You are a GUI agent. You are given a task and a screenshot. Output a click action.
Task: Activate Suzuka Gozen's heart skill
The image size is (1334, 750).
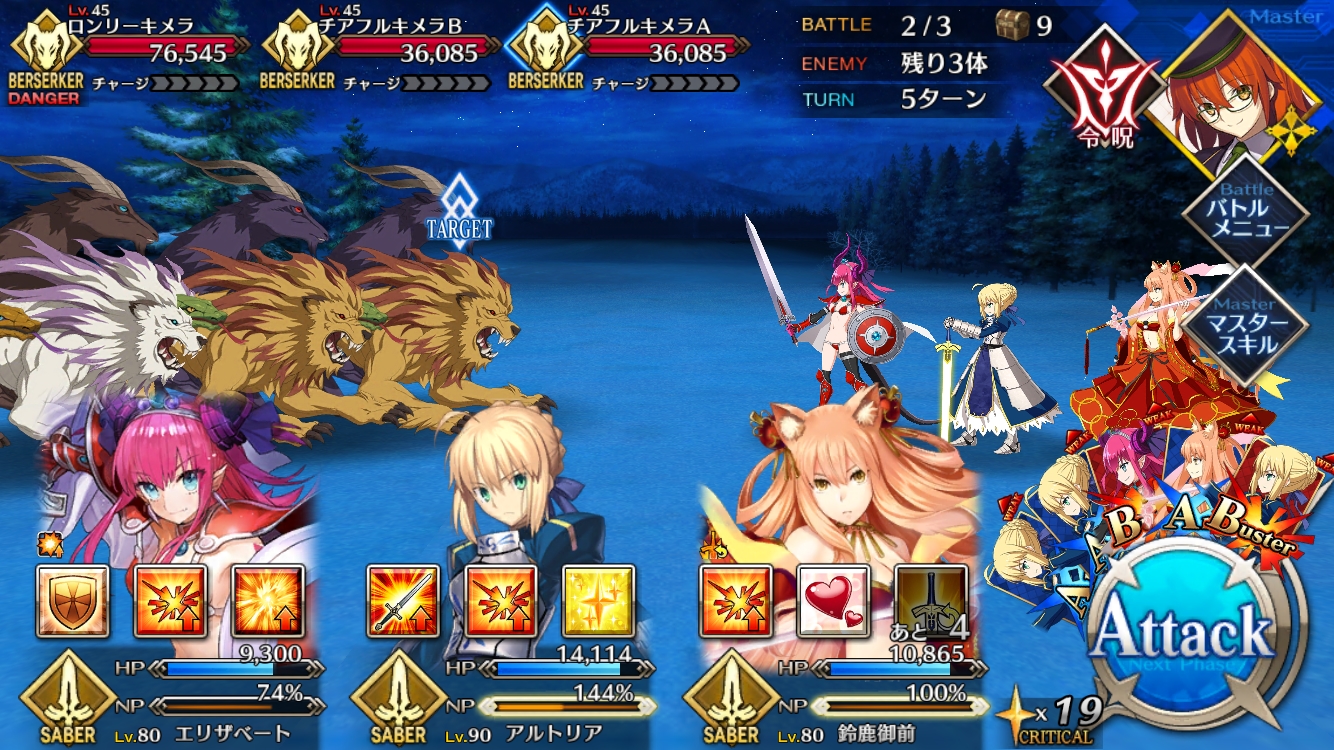[833, 602]
